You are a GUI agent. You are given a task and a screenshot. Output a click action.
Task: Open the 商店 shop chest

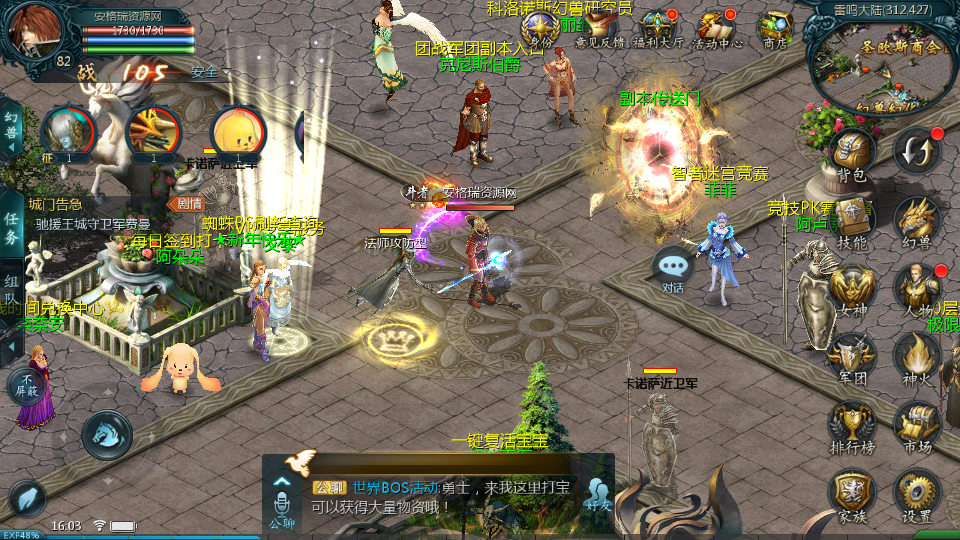pyautogui.click(x=776, y=28)
